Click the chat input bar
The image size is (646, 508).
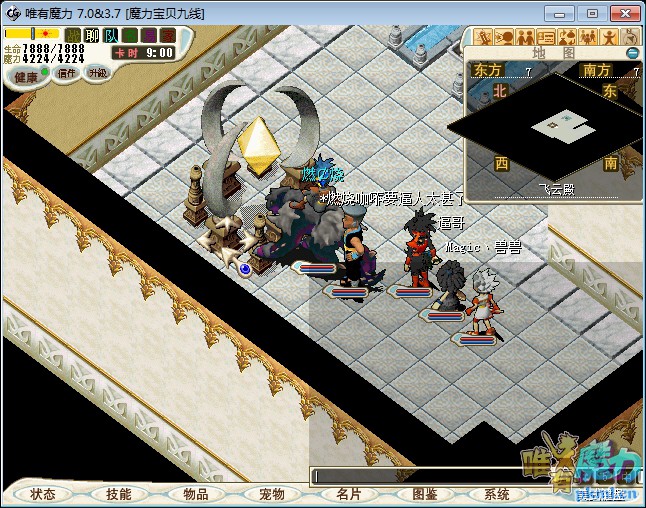tap(420, 476)
